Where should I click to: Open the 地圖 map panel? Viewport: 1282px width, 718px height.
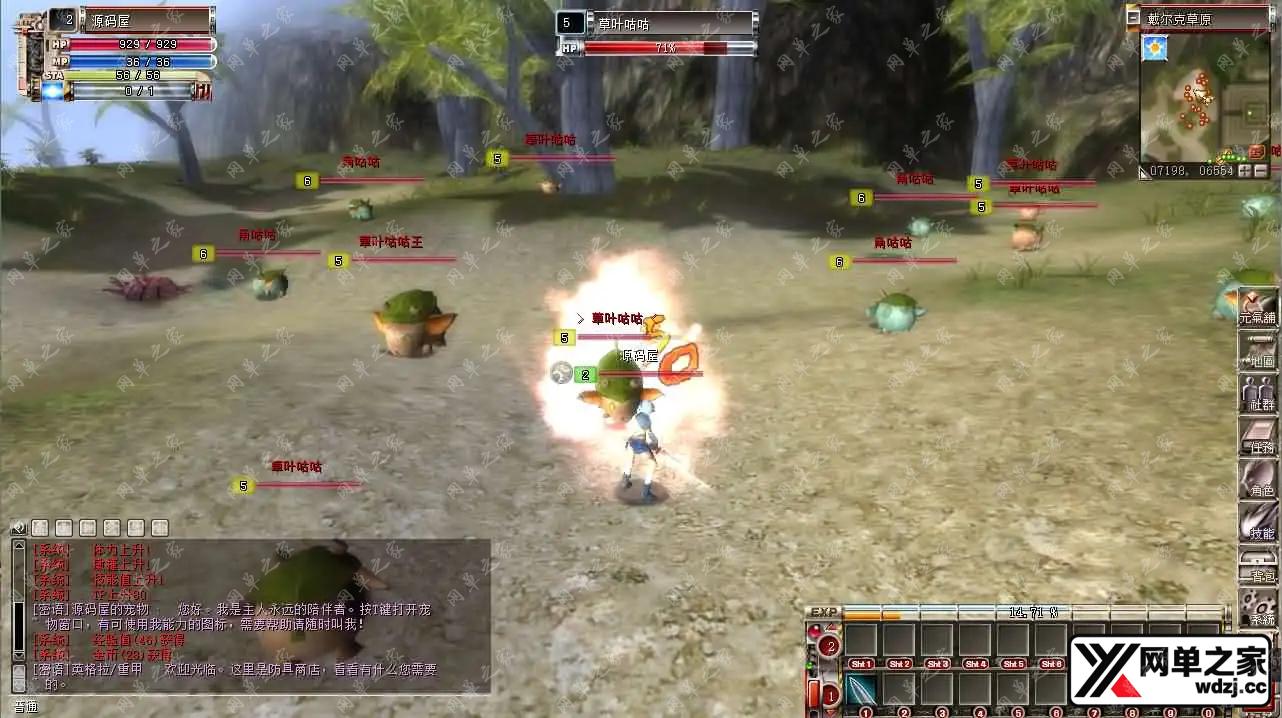1257,350
